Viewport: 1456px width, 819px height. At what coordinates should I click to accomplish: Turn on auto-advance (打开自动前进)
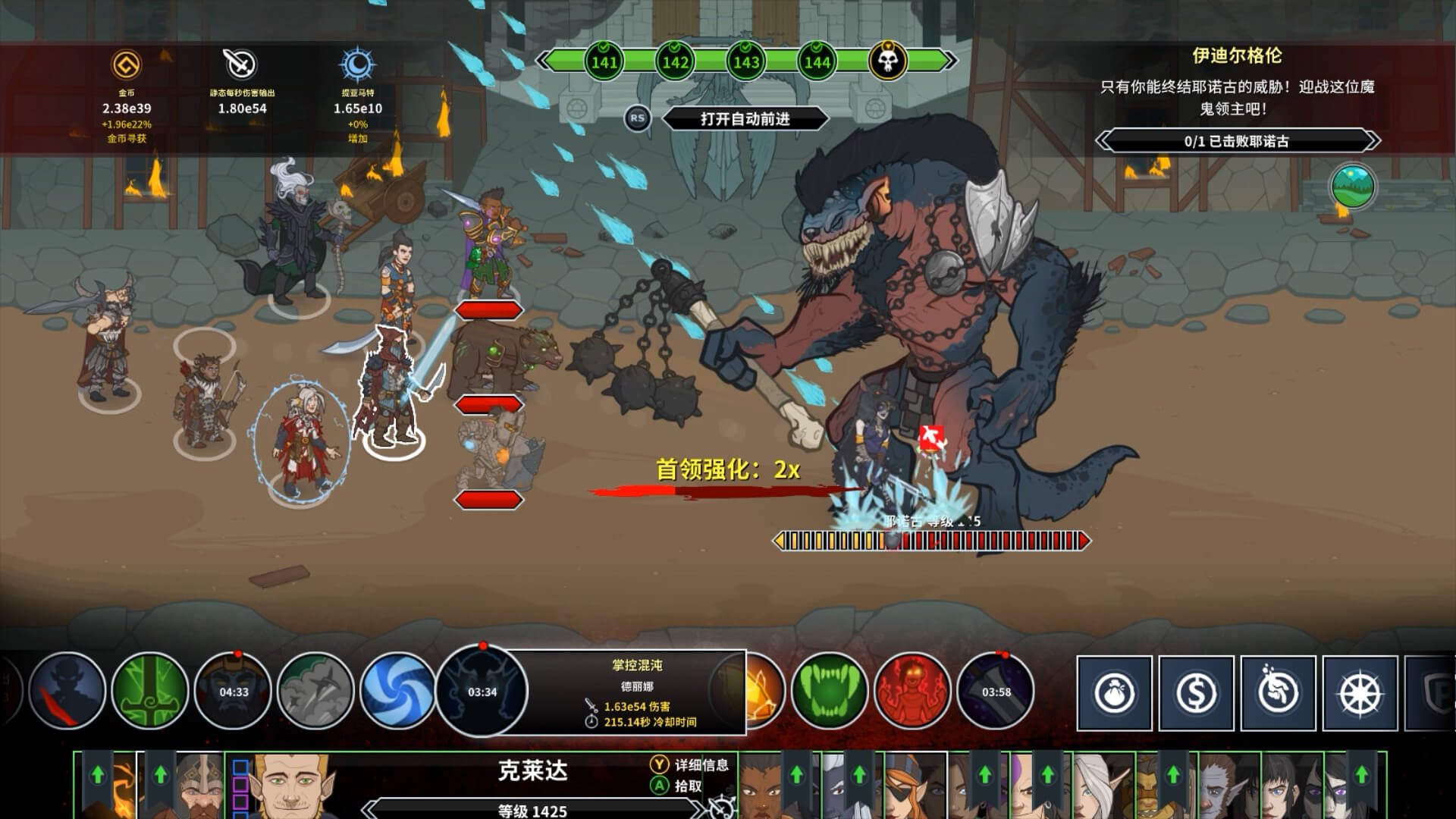(745, 119)
